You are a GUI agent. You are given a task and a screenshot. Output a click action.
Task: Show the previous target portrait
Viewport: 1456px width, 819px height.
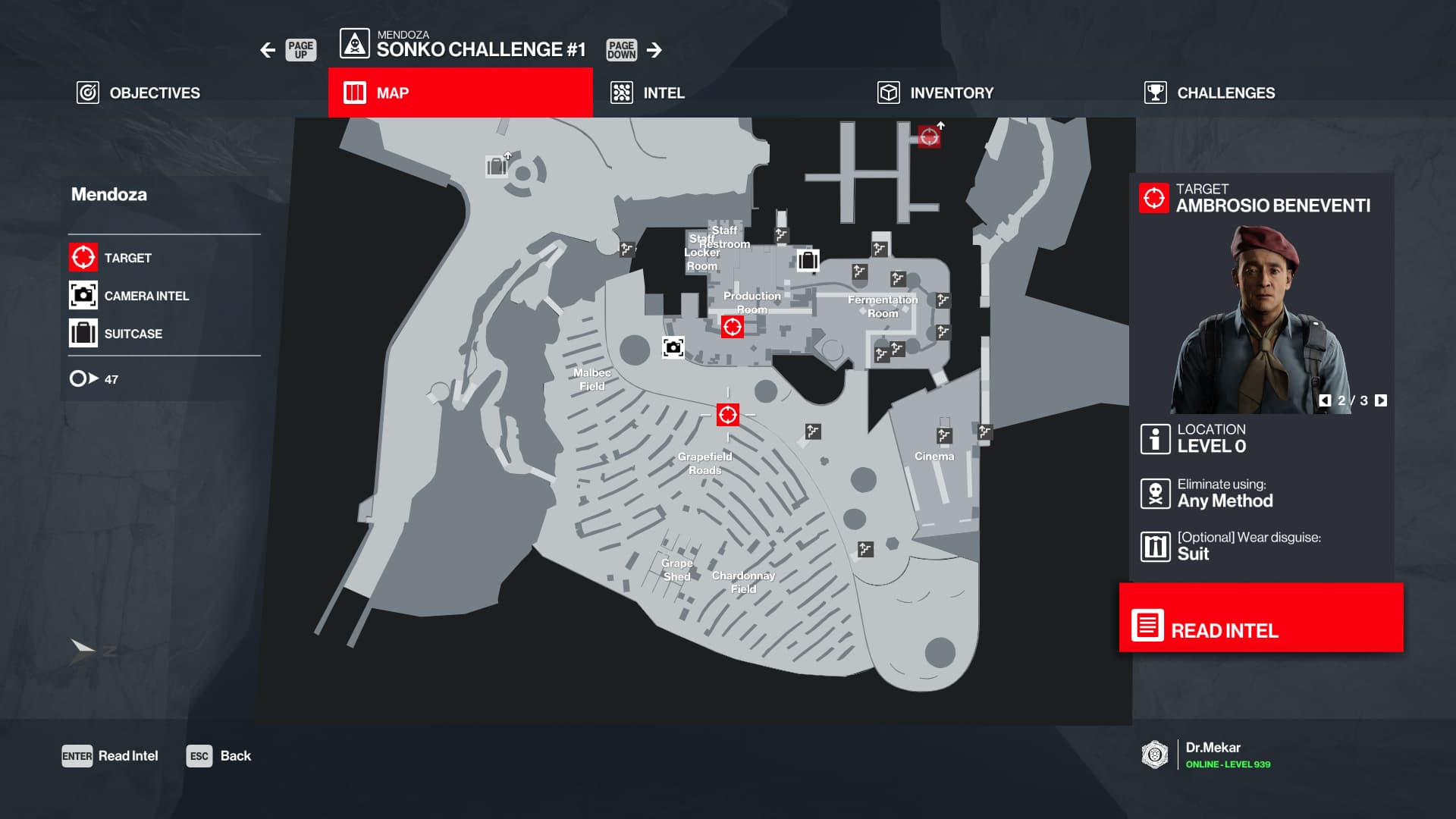[x=1325, y=400]
